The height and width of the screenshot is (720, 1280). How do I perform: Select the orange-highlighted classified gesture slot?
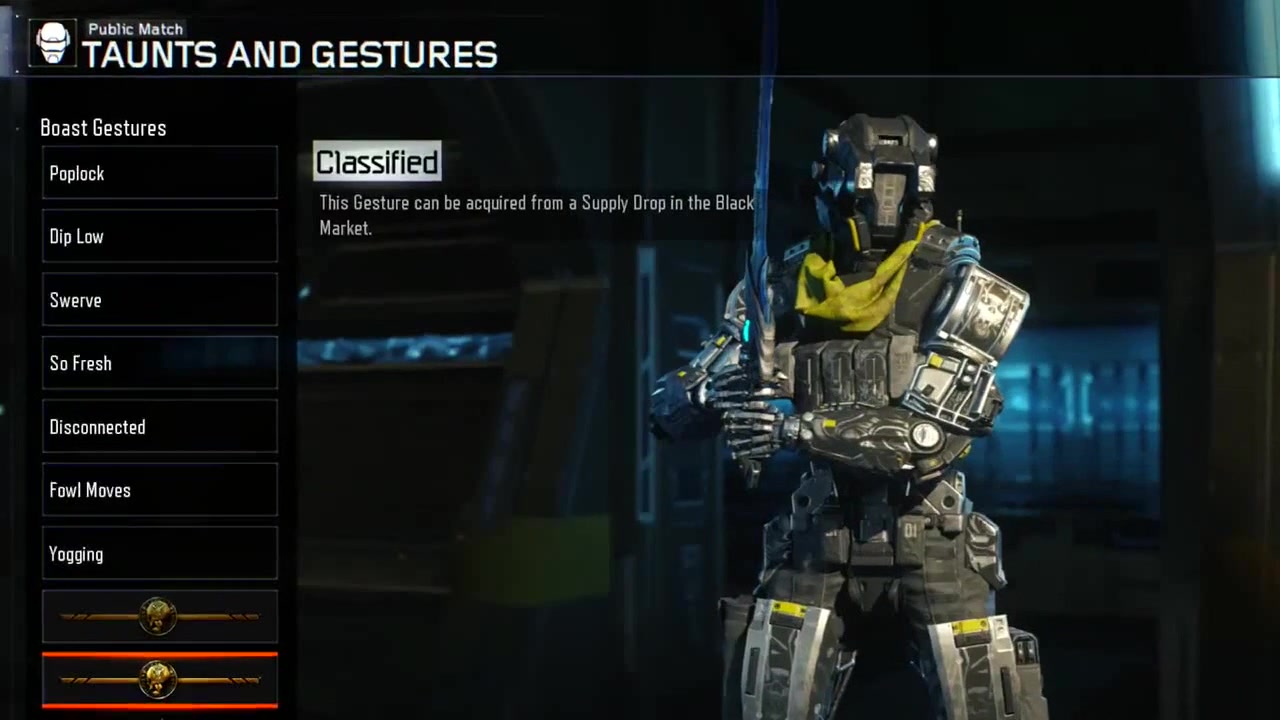[160, 680]
